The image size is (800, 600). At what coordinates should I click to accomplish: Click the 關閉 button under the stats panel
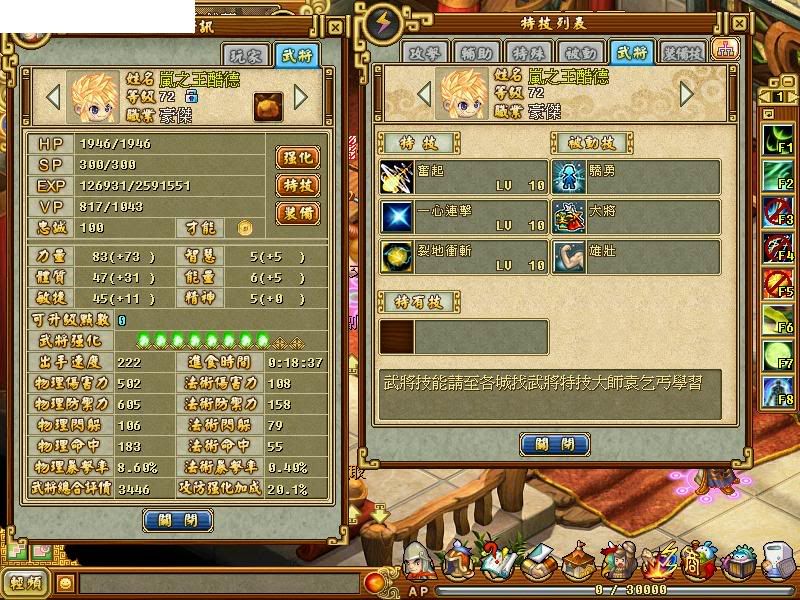click(x=177, y=520)
